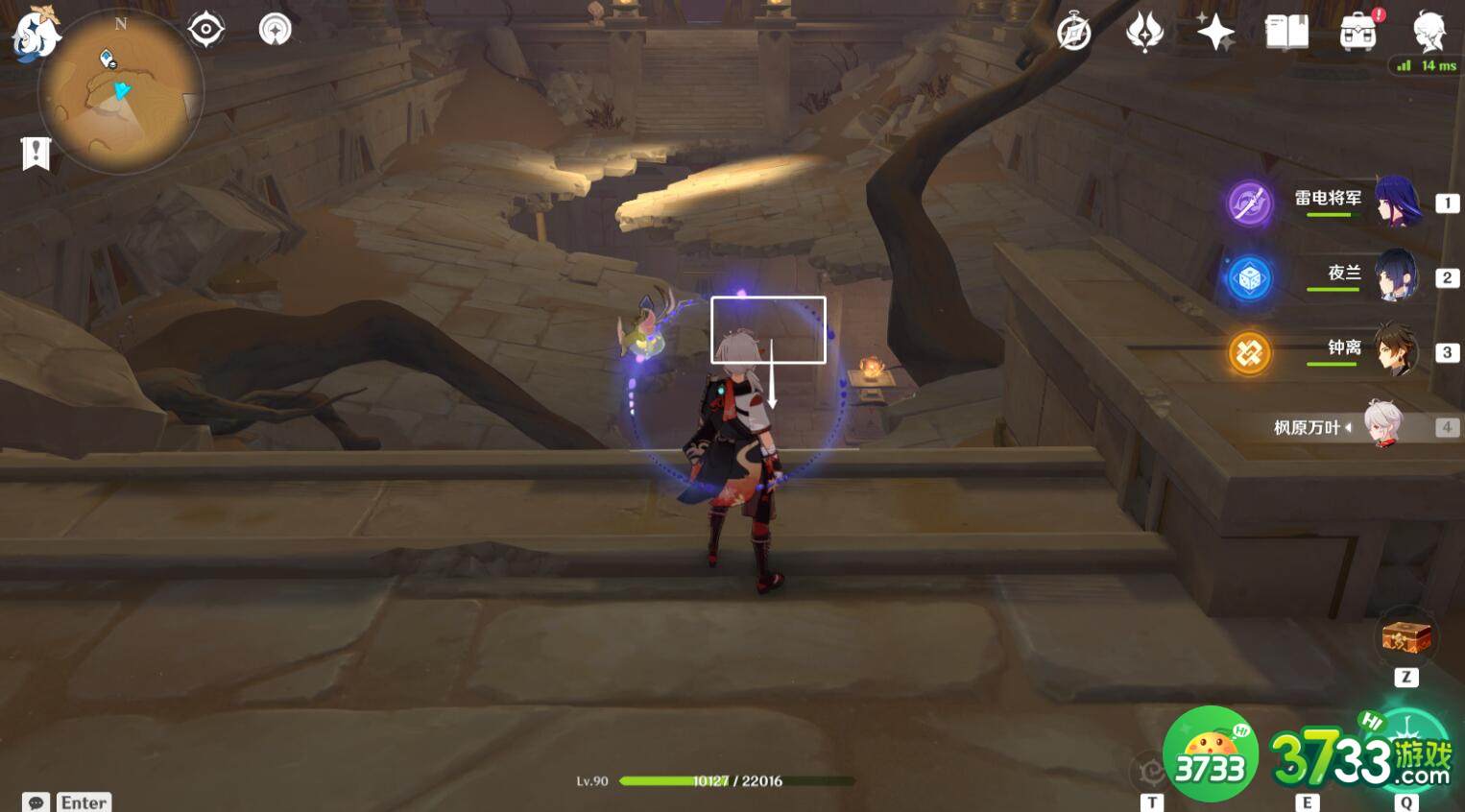
Task: Open the character profile head icon
Action: (x=1429, y=31)
